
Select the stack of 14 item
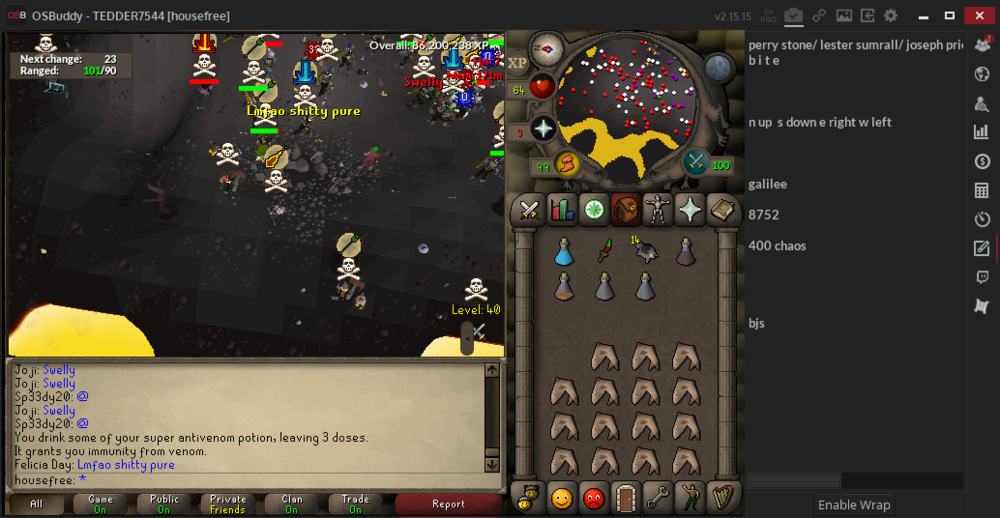click(x=645, y=251)
